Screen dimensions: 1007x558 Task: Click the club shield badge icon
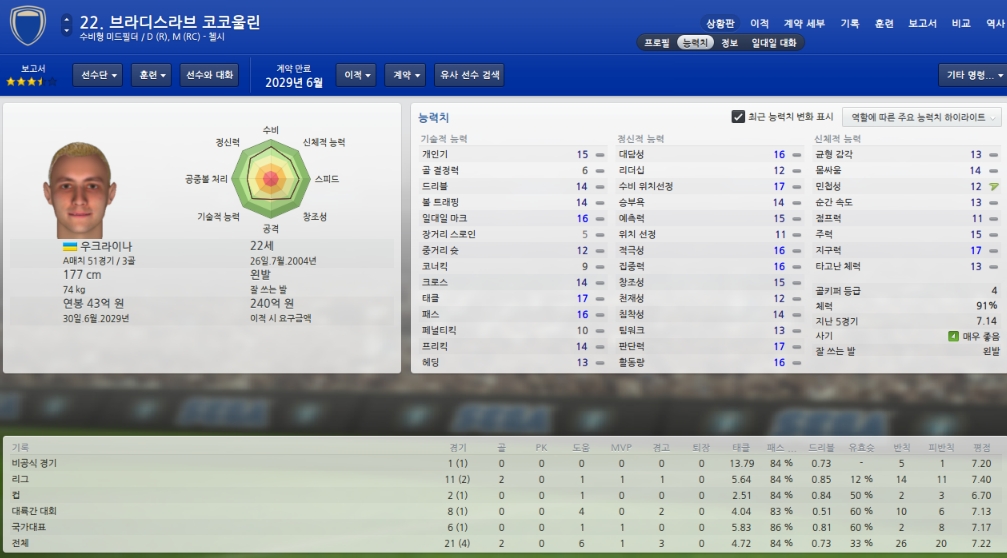(27, 27)
